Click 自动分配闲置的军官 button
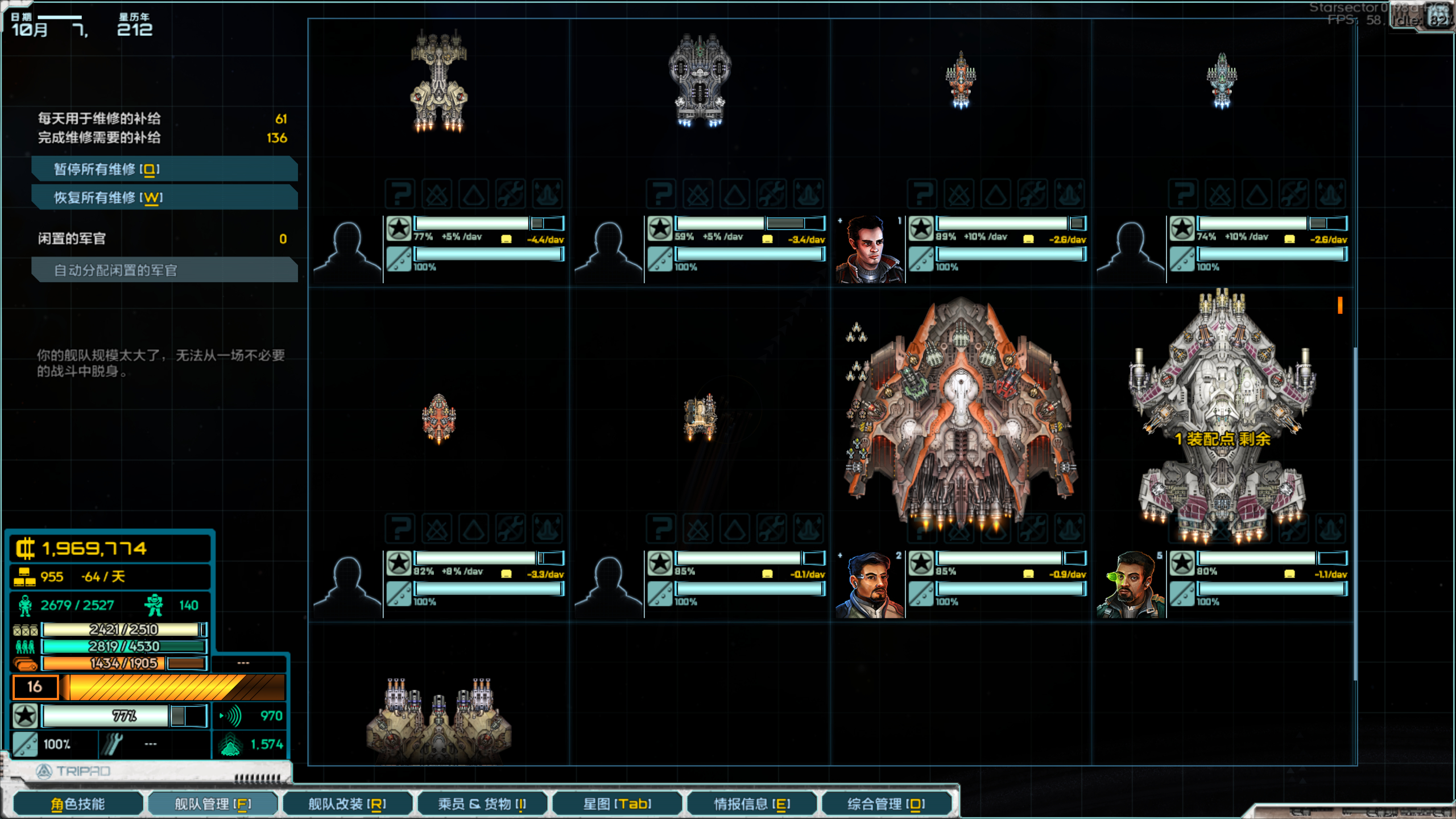This screenshot has width=1456, height=819. click(x=164, y=270)
